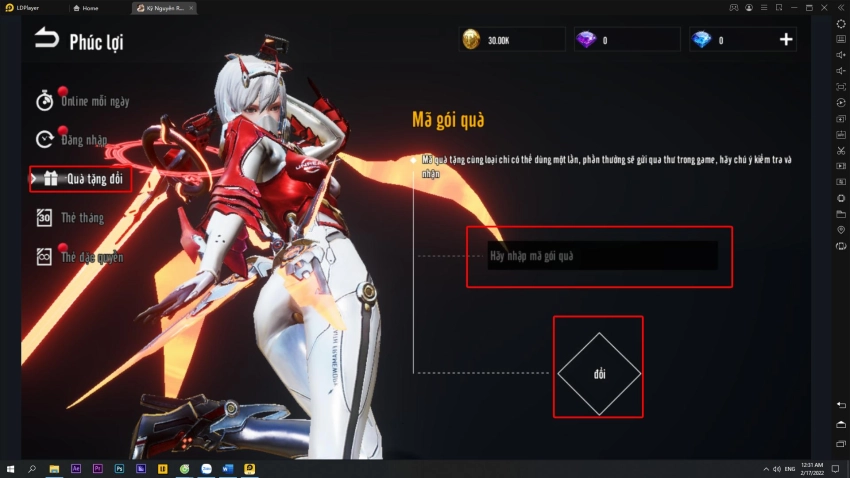Click the gift code input field
850x478 pixels.
coord(600,256)
